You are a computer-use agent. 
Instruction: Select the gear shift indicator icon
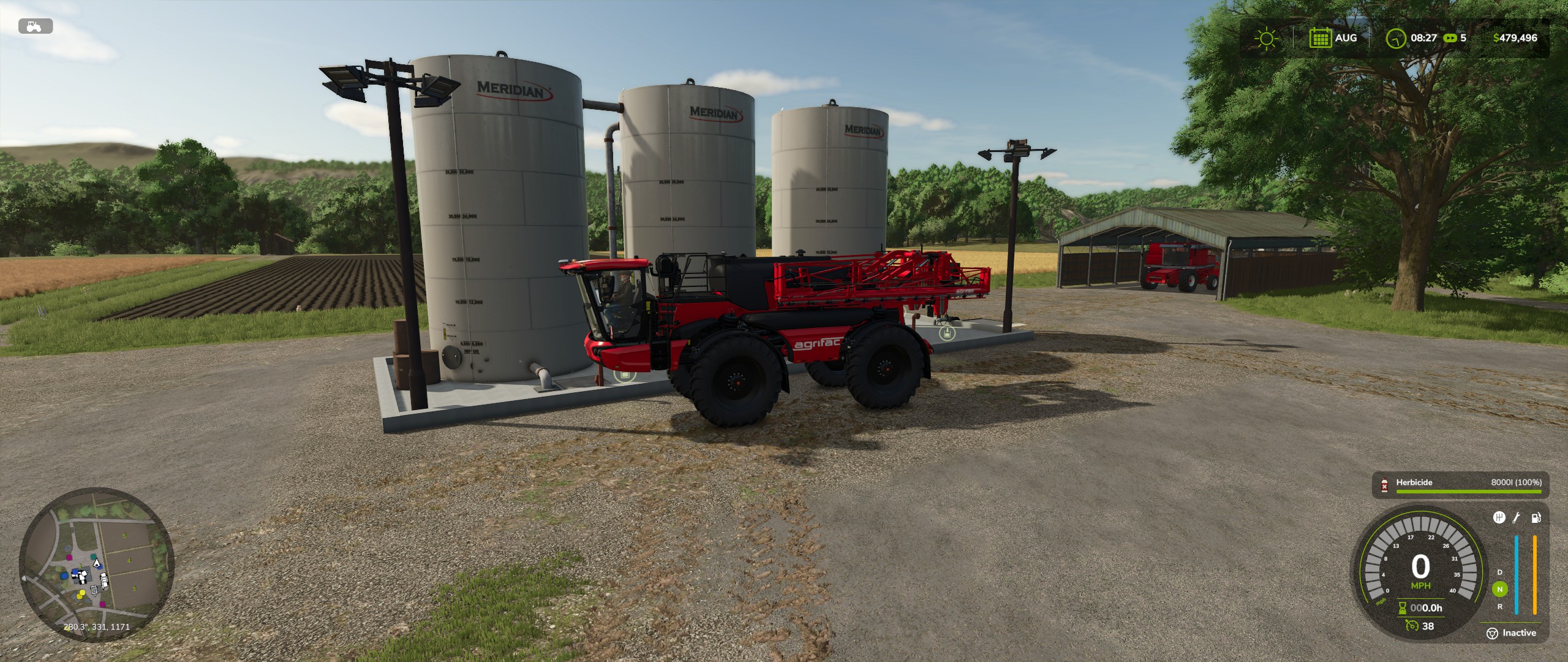pyautogui.click(x=1499, y=517)
